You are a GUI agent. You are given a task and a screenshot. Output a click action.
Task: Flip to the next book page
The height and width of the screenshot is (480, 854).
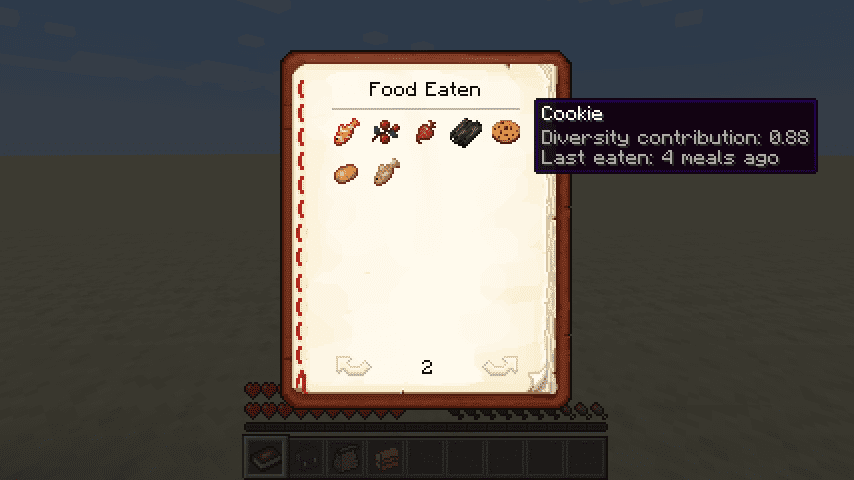click(x=500, y=367)
